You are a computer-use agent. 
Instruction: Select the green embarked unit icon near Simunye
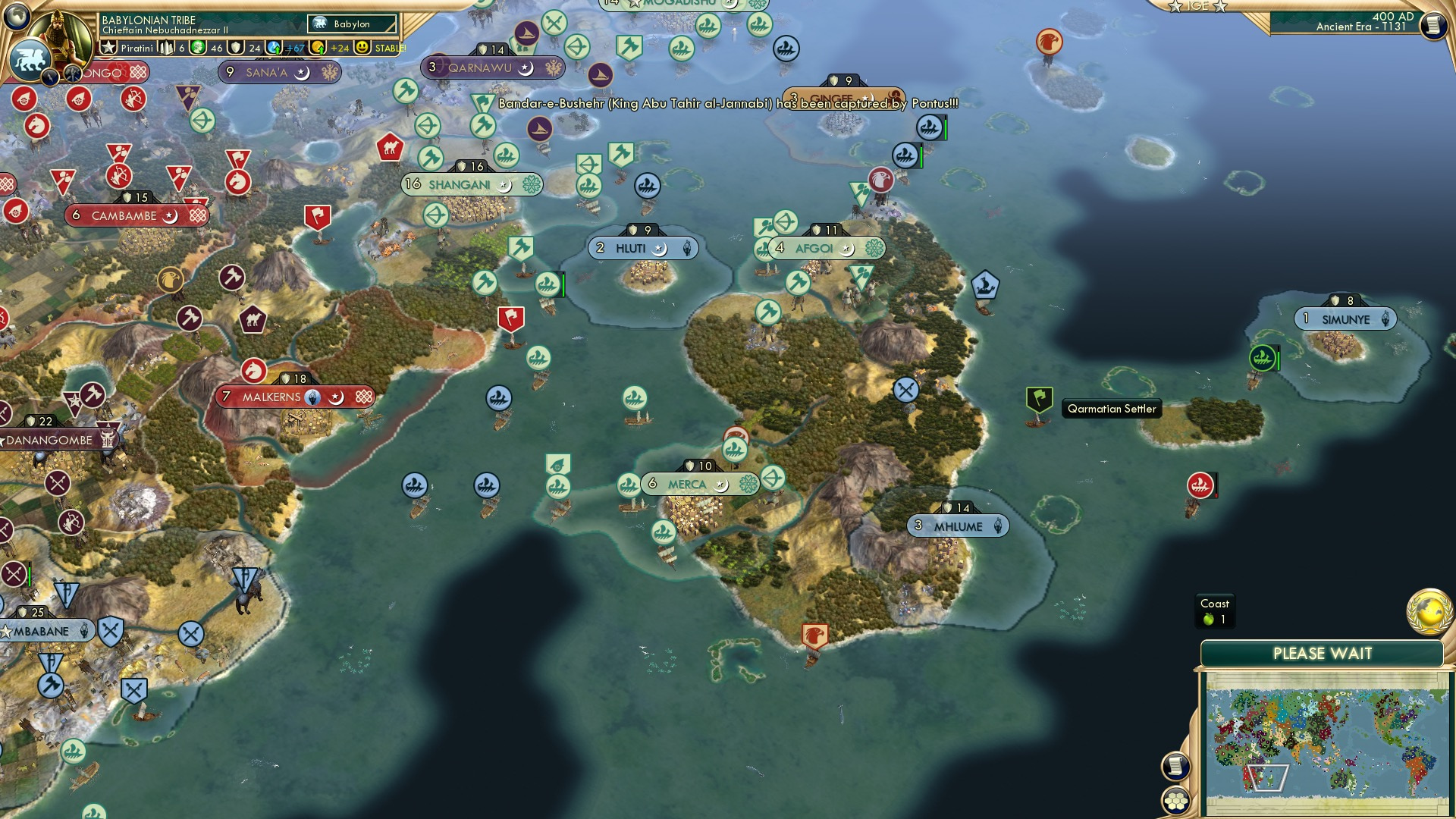click(1263, 356)
